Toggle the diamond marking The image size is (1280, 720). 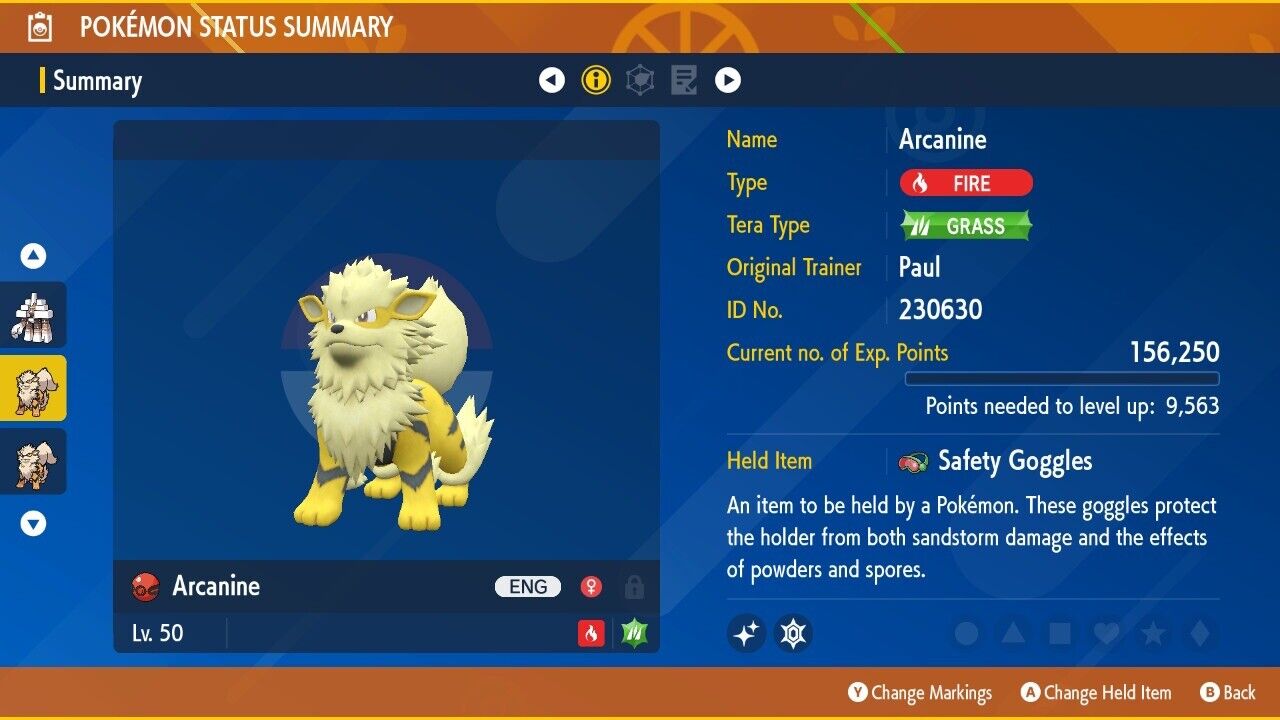pyautogui.click(x=1197, y=633)
